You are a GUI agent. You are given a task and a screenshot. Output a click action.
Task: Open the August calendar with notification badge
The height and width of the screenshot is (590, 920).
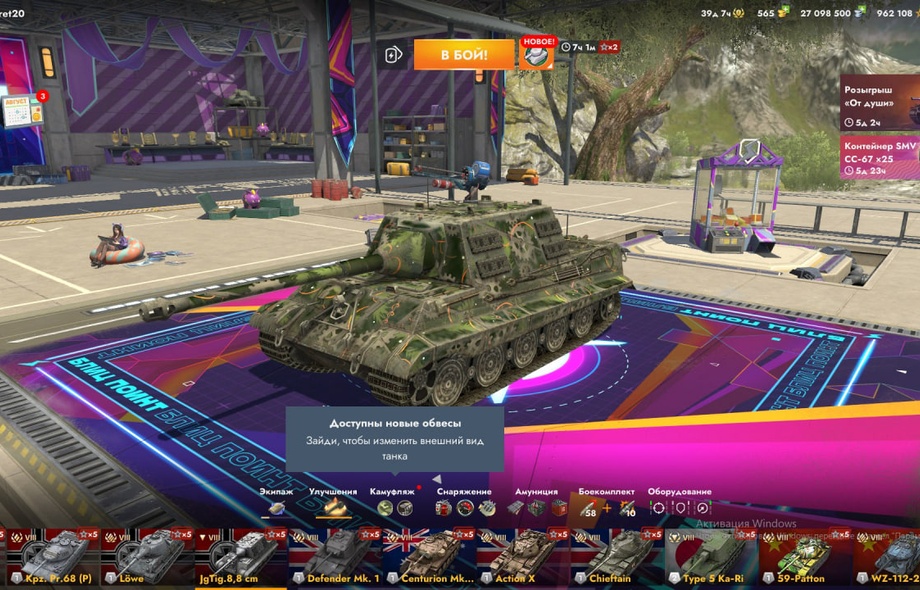pos(22,110)
